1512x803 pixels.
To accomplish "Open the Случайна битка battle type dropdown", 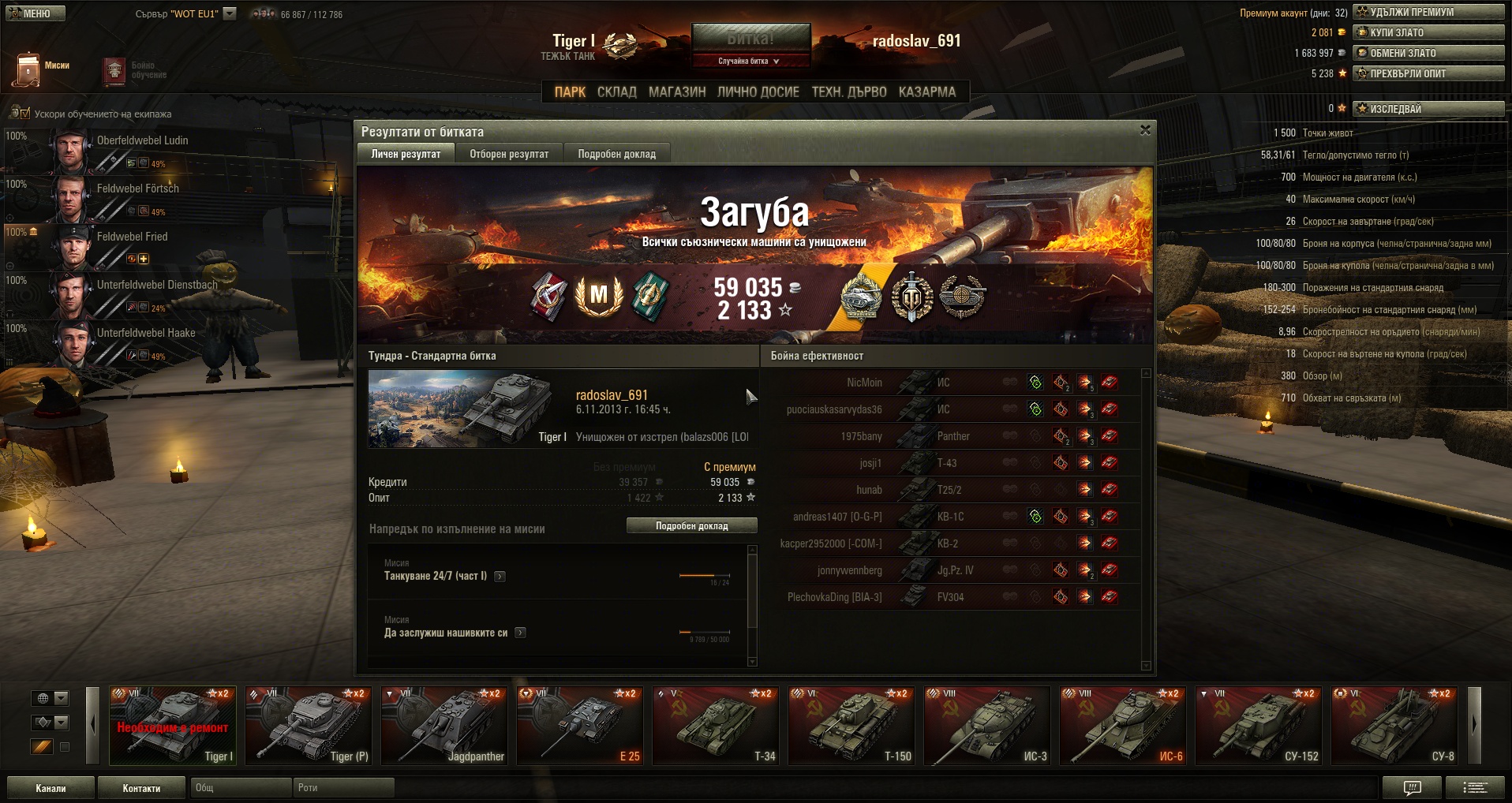I will point(750,61).
